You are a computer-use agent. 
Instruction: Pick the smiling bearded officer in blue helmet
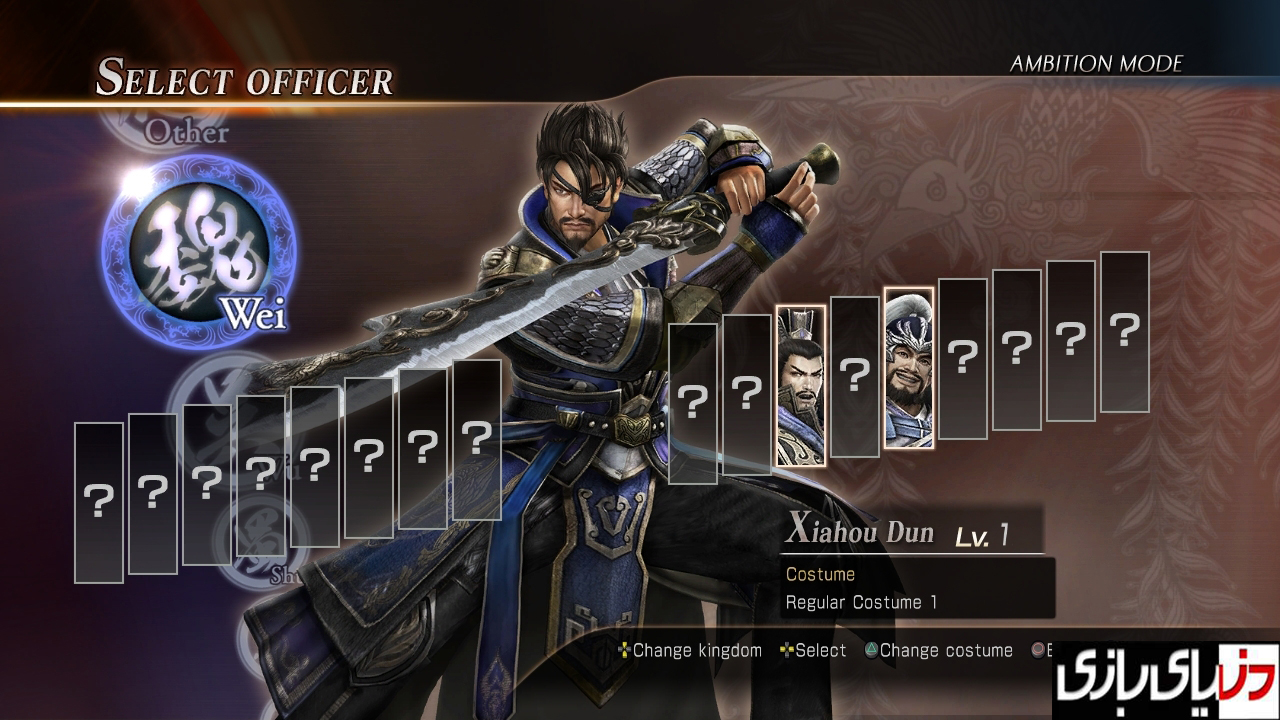coord(908,368)
